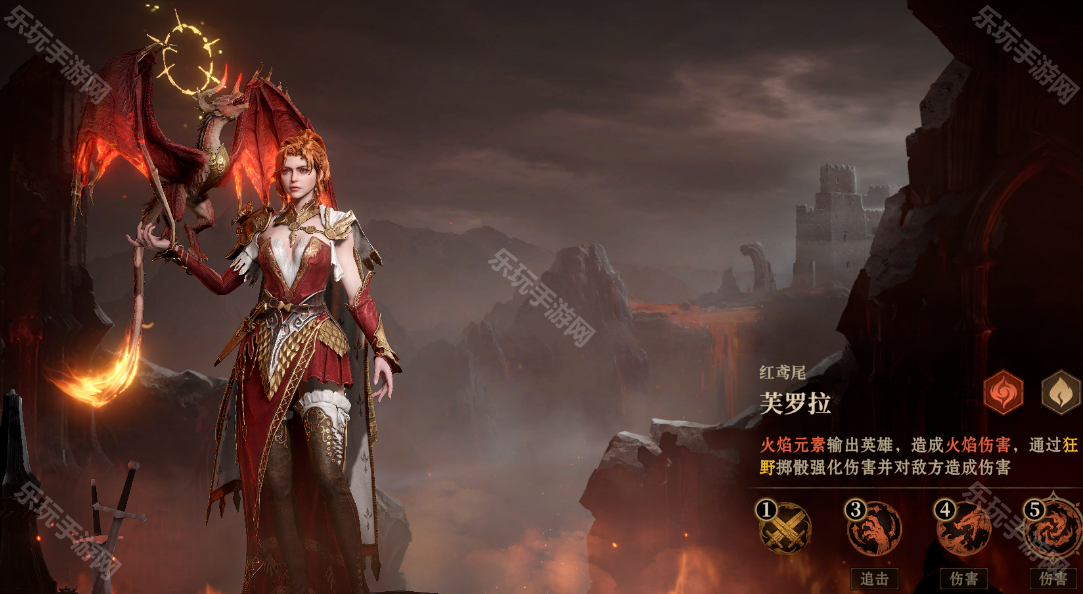Select the fire swirl skill numbered 5

(1054, 527)
